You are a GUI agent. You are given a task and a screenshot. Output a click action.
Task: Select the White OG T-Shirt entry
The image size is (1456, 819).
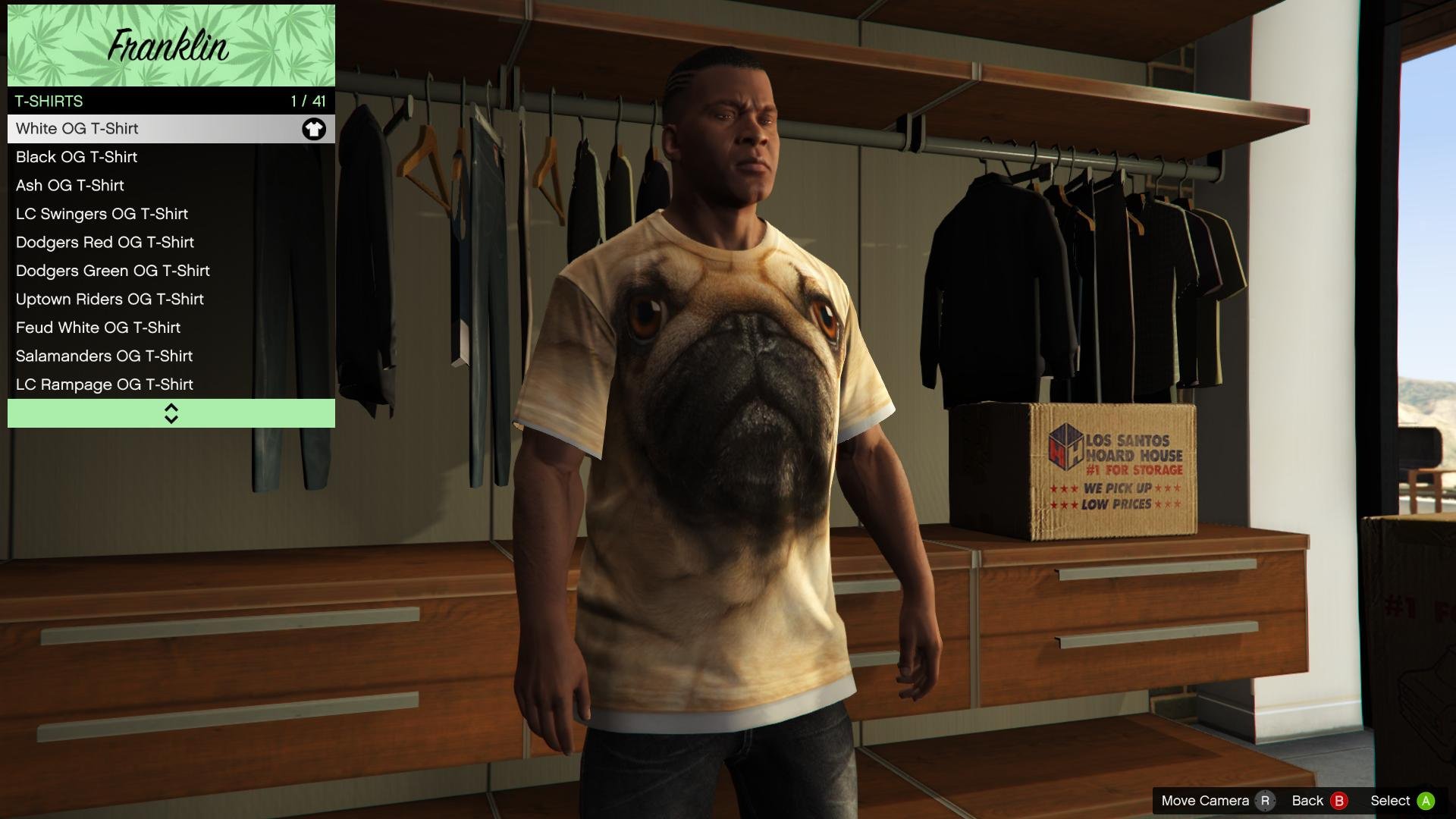171,129
